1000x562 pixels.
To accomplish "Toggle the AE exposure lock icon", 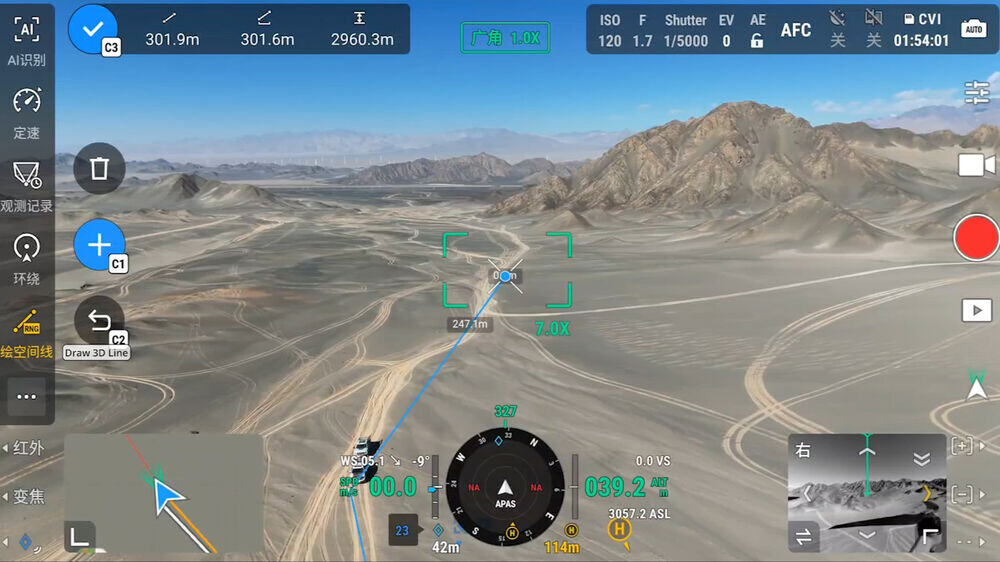I will 757,41.
